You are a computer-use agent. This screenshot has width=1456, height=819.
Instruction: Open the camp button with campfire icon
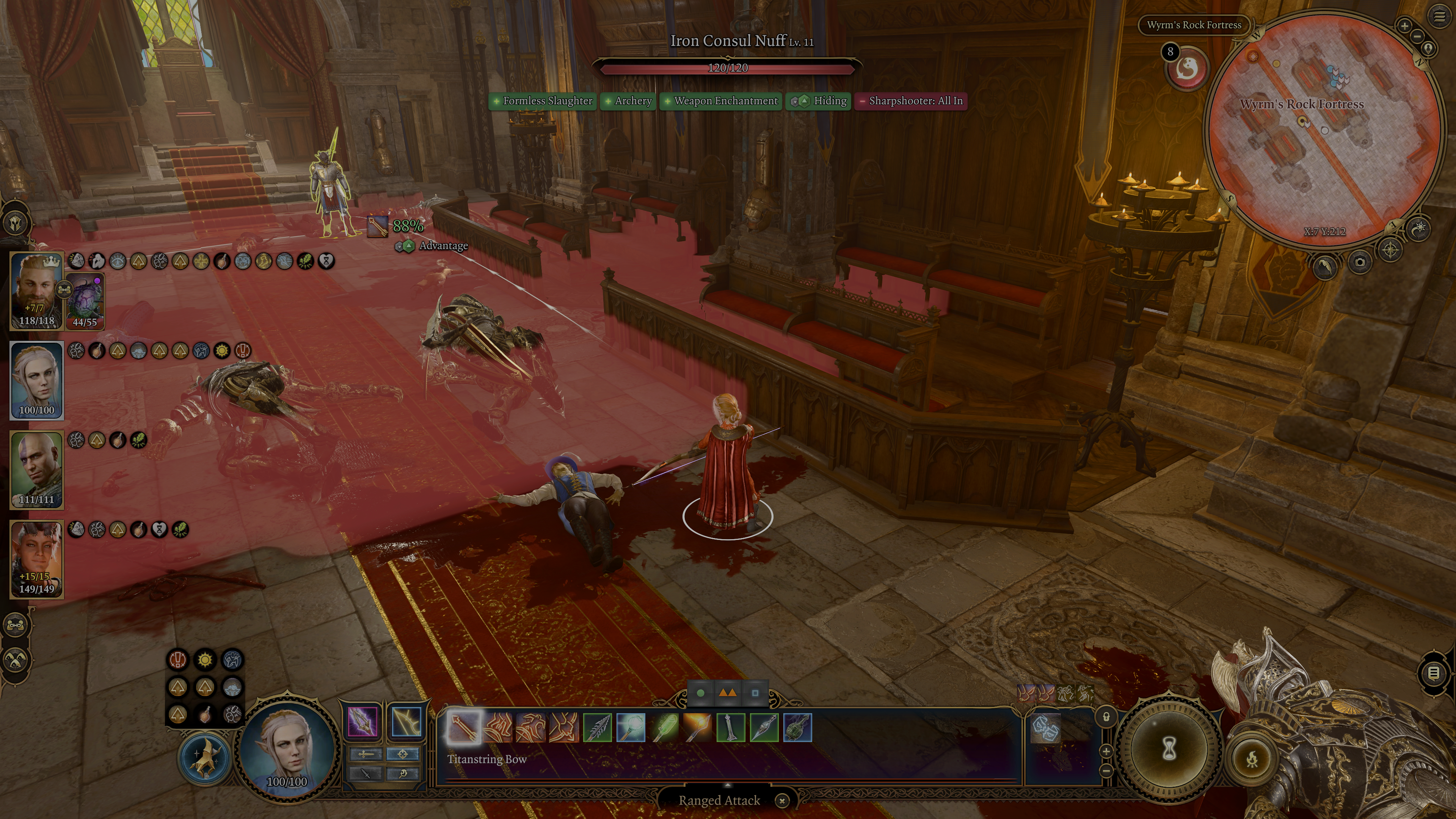click(1251, 759)
